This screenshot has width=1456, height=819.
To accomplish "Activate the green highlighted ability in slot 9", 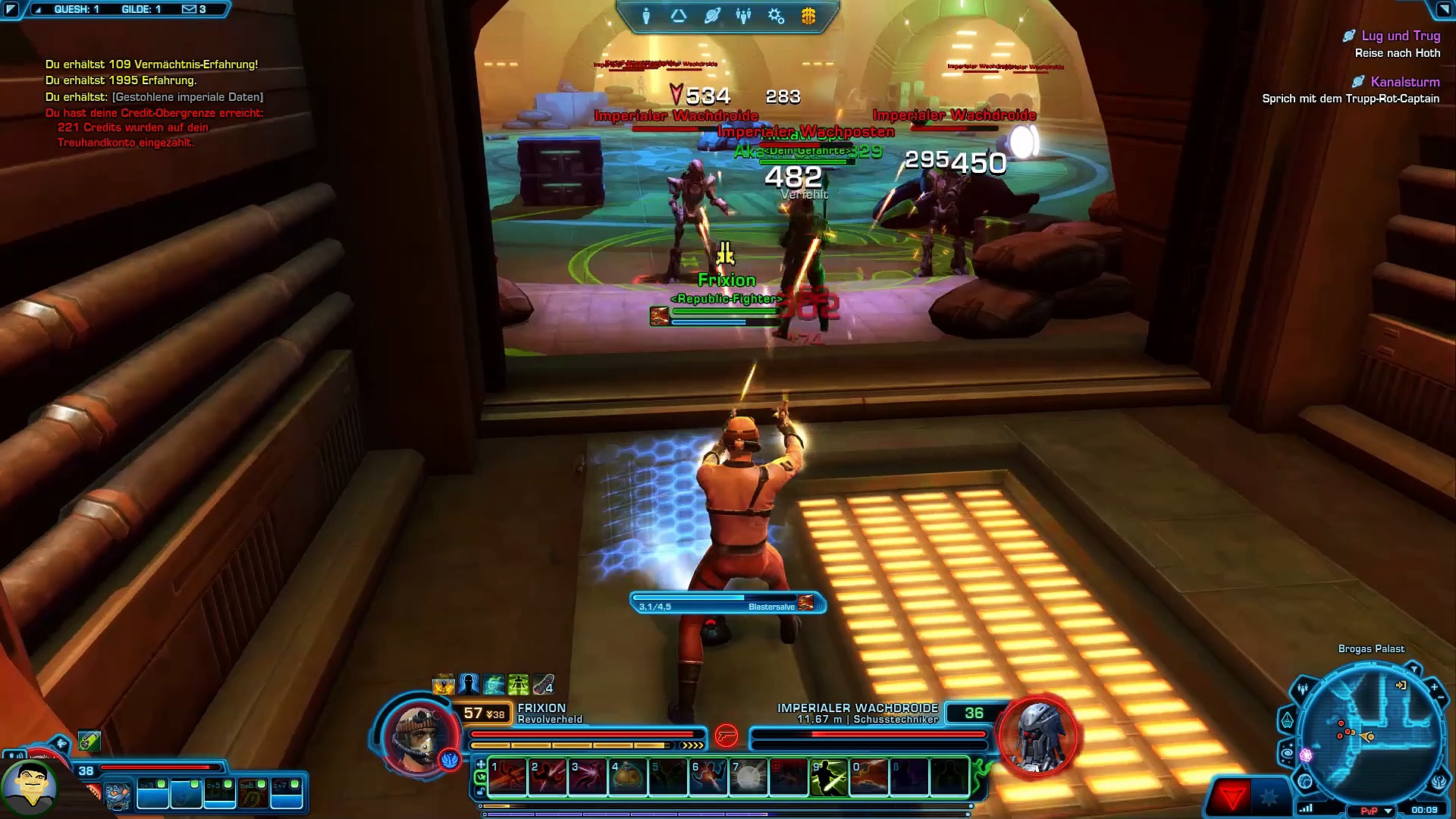I will (829, 777).
